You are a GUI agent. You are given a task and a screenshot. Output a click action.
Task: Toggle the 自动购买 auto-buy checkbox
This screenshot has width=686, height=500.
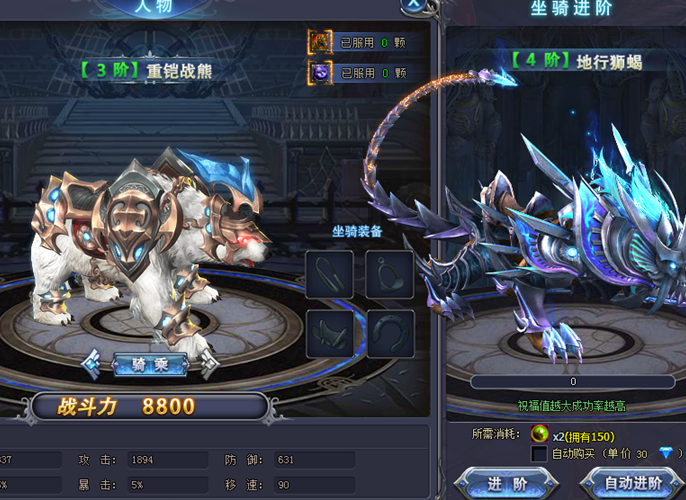(x=539, y=454)
